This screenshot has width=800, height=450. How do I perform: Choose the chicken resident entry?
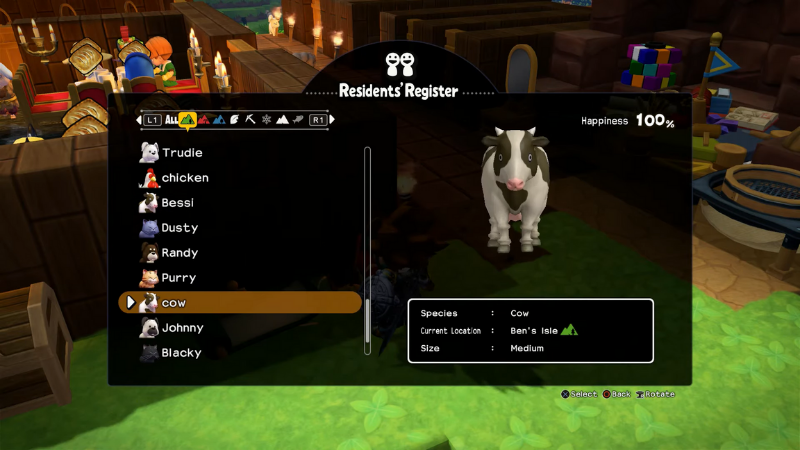185,178
